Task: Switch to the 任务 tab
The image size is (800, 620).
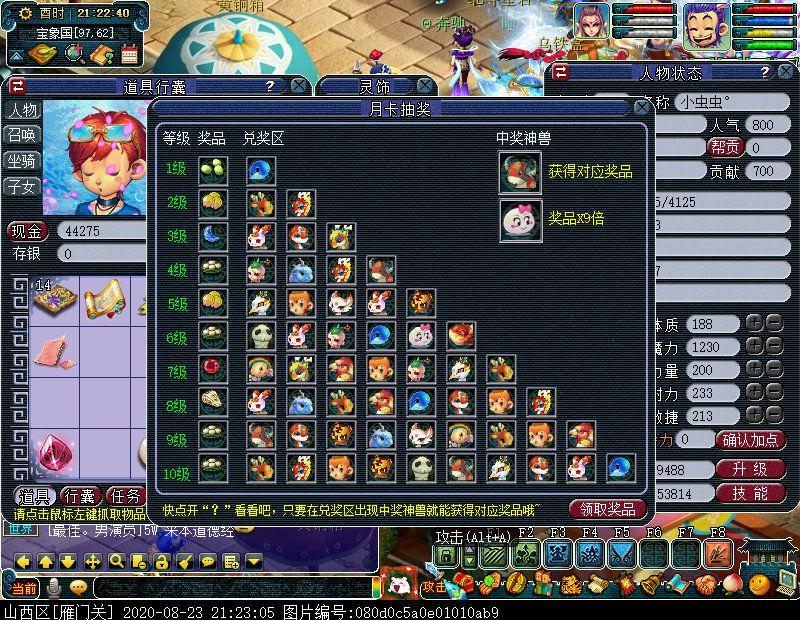Action: pyautogui.click(x=125, y=496)
